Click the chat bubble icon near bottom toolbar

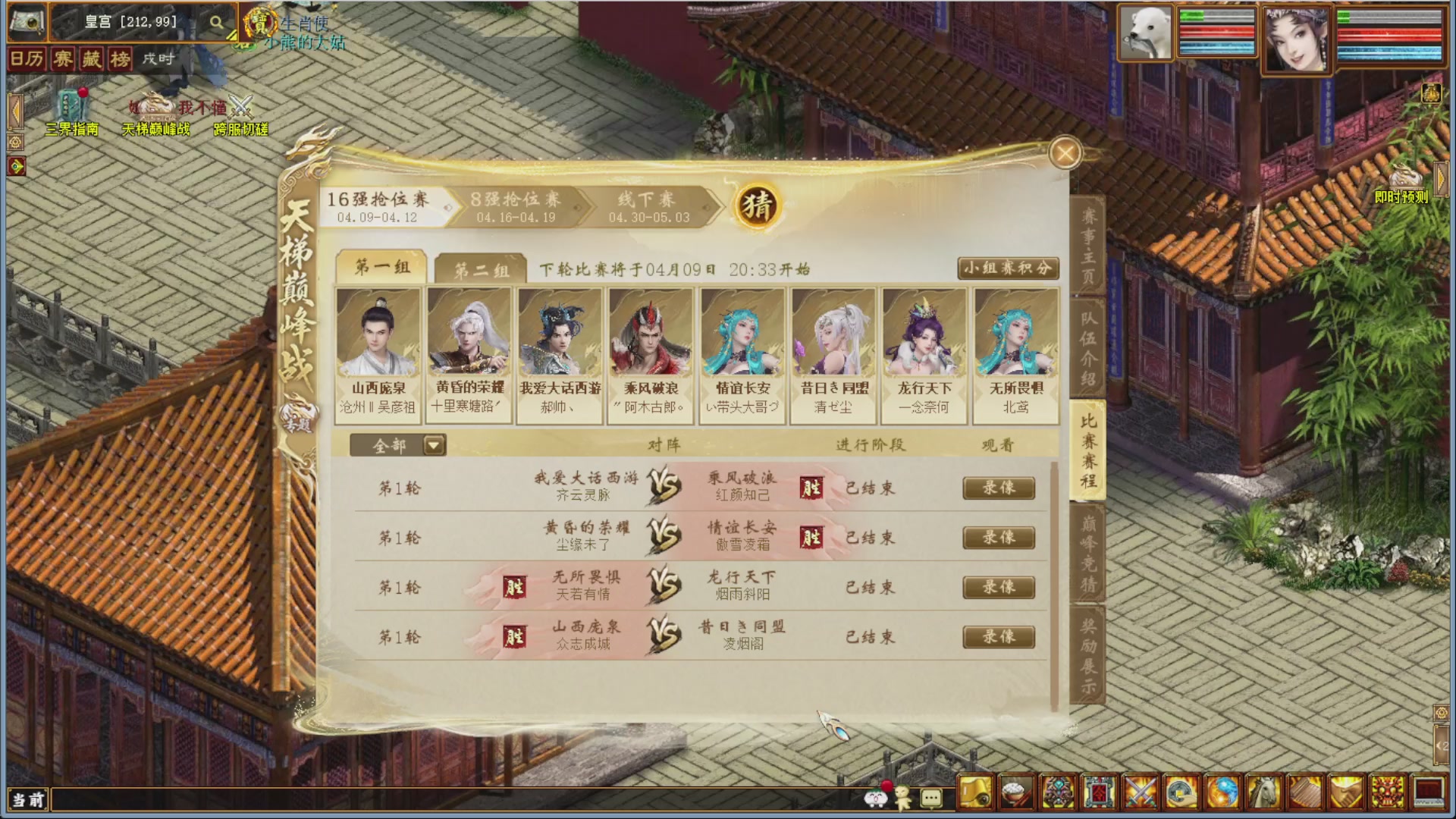930,797
